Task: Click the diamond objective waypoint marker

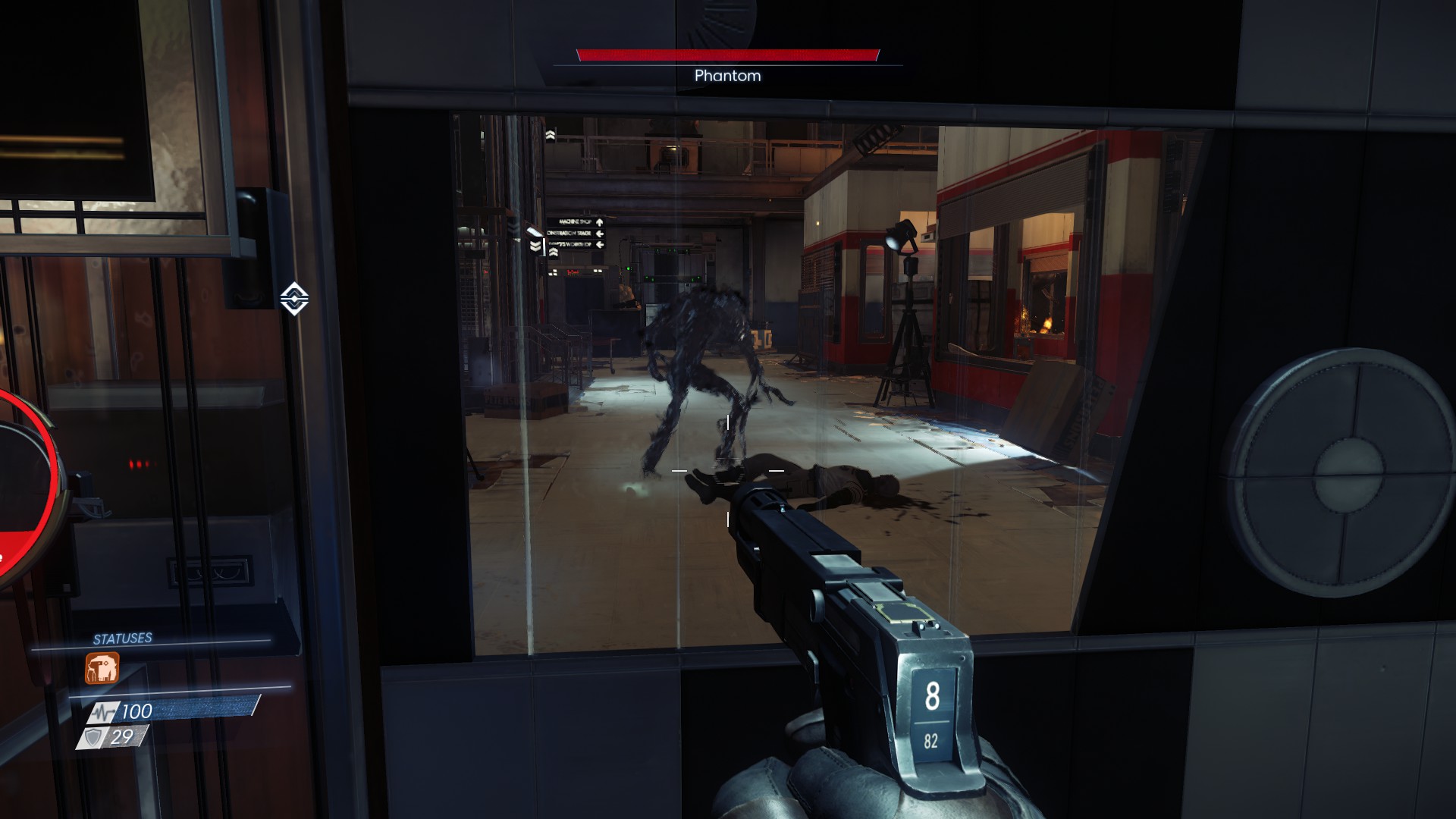Action: click(294, 298)
